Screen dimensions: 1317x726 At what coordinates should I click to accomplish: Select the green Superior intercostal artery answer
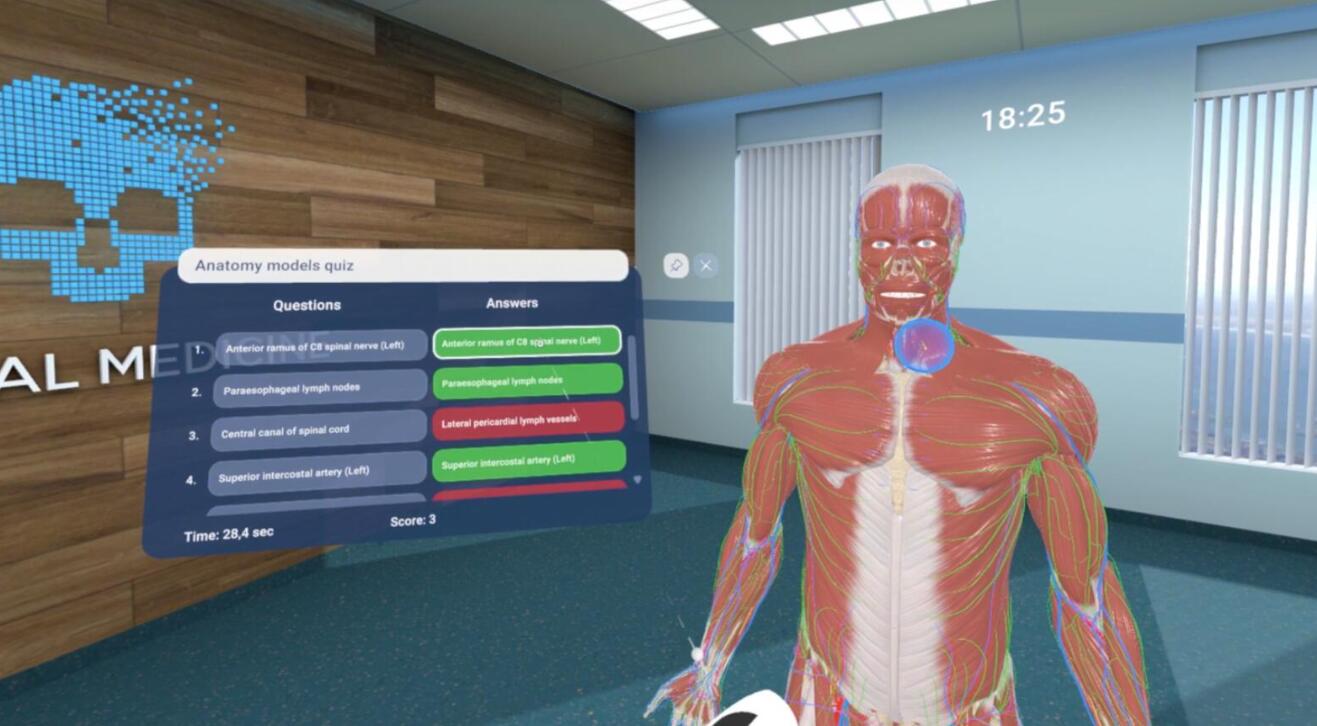coord(527,461)
